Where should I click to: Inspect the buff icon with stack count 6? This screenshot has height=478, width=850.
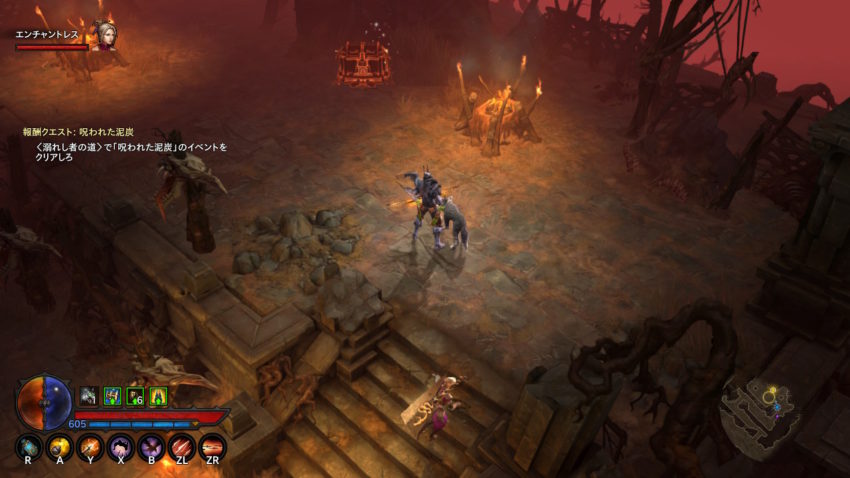(x=135, y=396)
